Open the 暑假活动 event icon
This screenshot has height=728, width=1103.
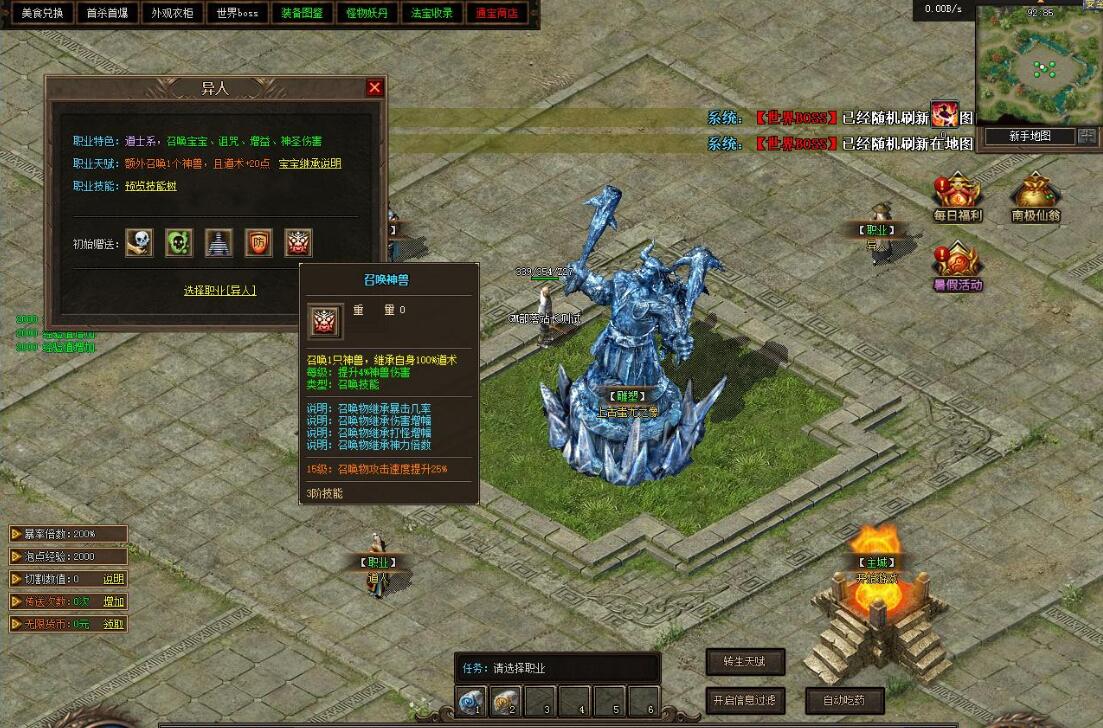[x=957, y=267]
